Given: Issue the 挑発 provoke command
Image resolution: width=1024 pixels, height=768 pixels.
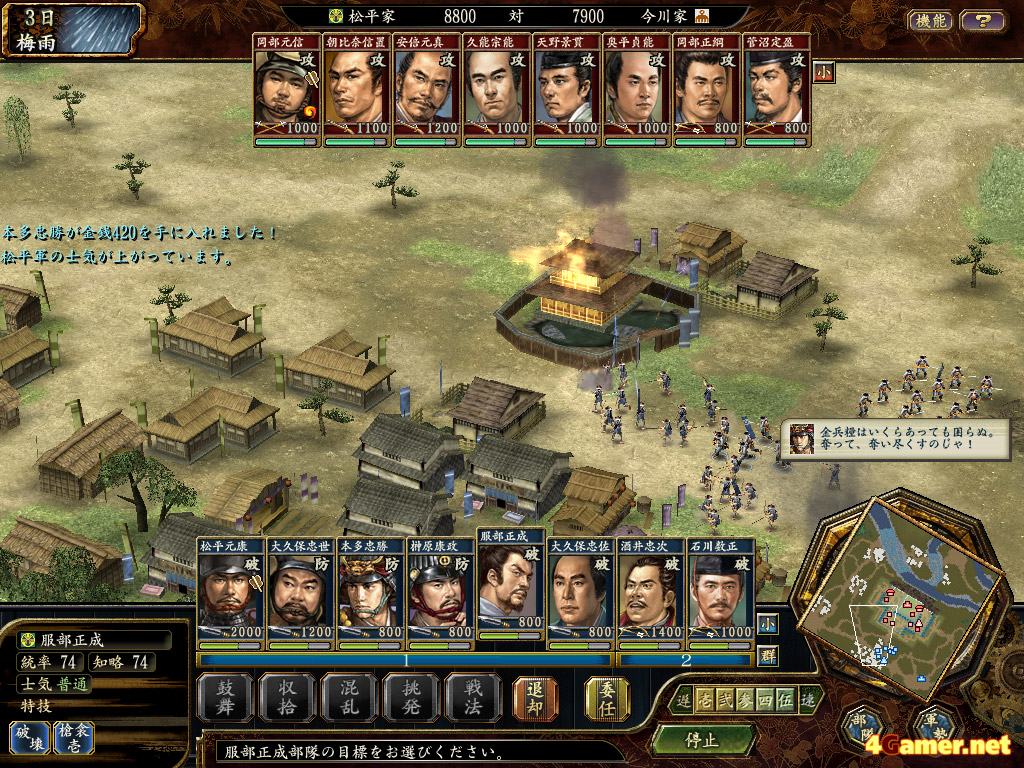Looking at the screenshot, I should (410, 697).
